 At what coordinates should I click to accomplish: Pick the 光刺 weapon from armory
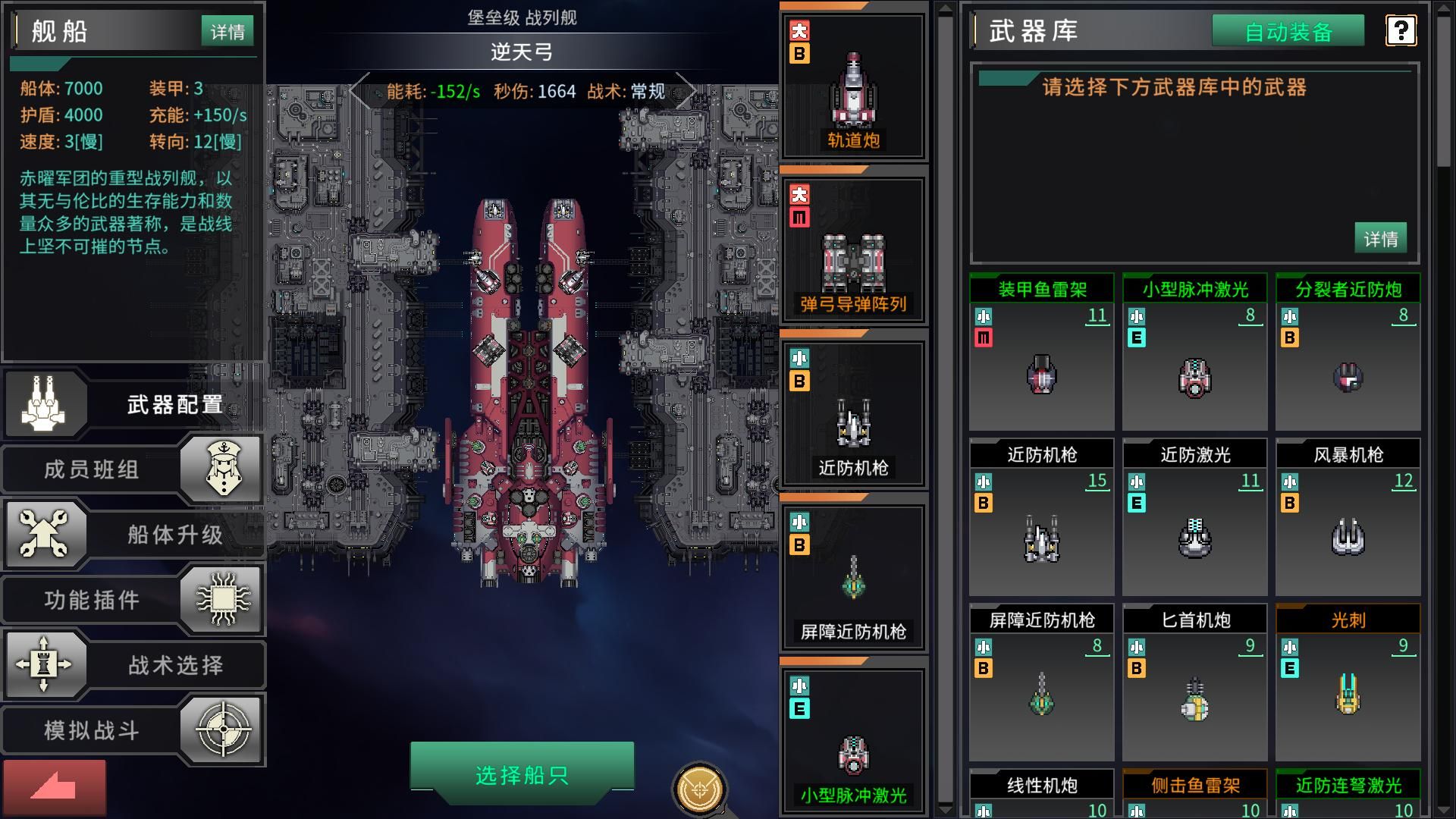click(1348, 683)
